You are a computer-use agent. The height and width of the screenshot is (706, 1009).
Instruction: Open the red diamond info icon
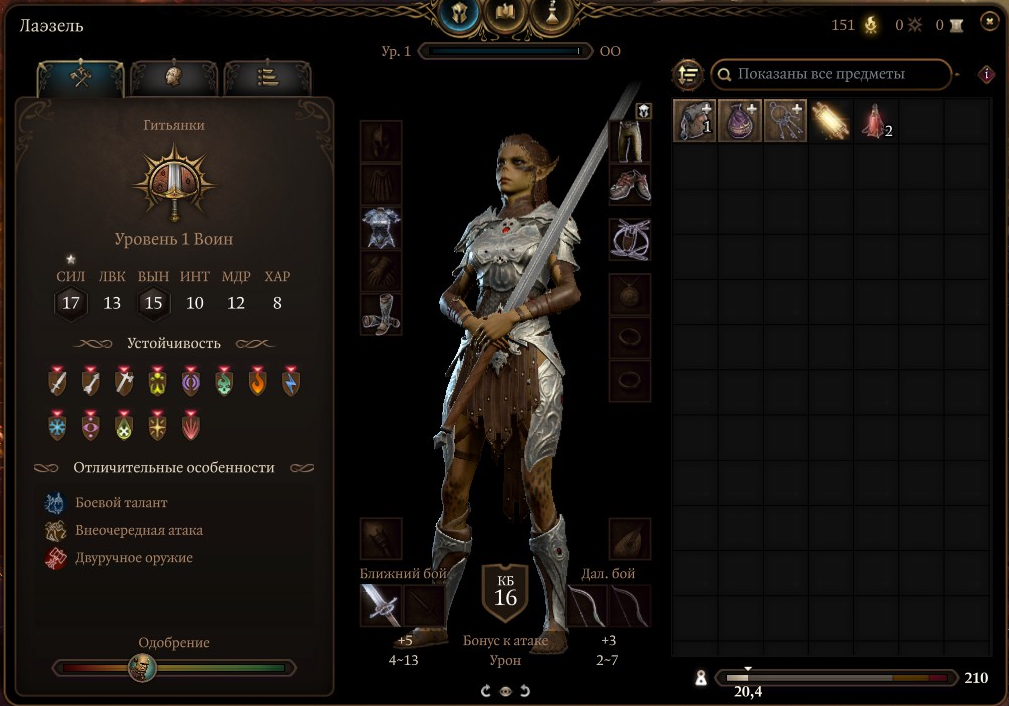(x=988, y=74)
